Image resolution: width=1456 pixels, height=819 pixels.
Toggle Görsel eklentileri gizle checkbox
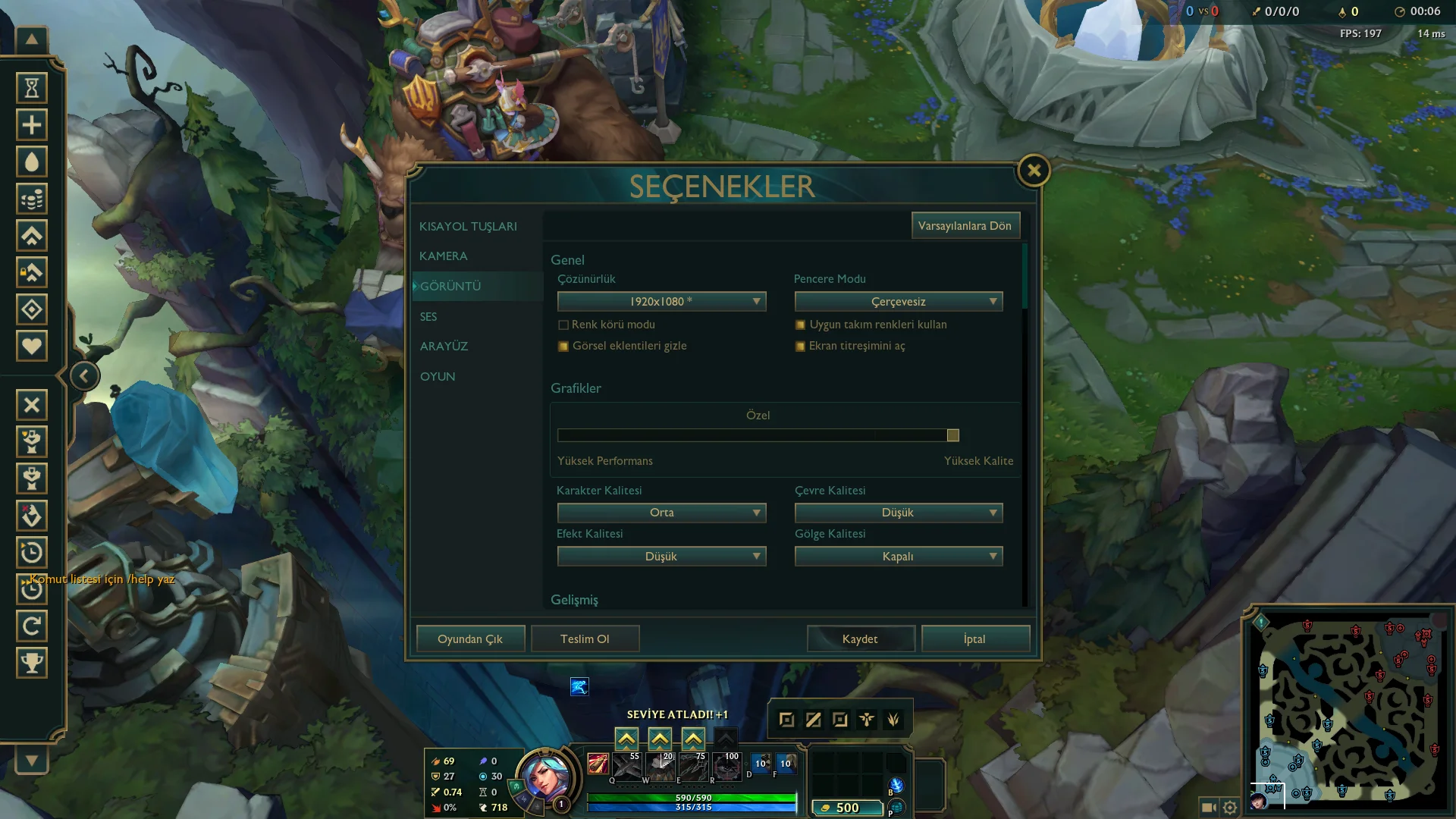coord(563,347)
